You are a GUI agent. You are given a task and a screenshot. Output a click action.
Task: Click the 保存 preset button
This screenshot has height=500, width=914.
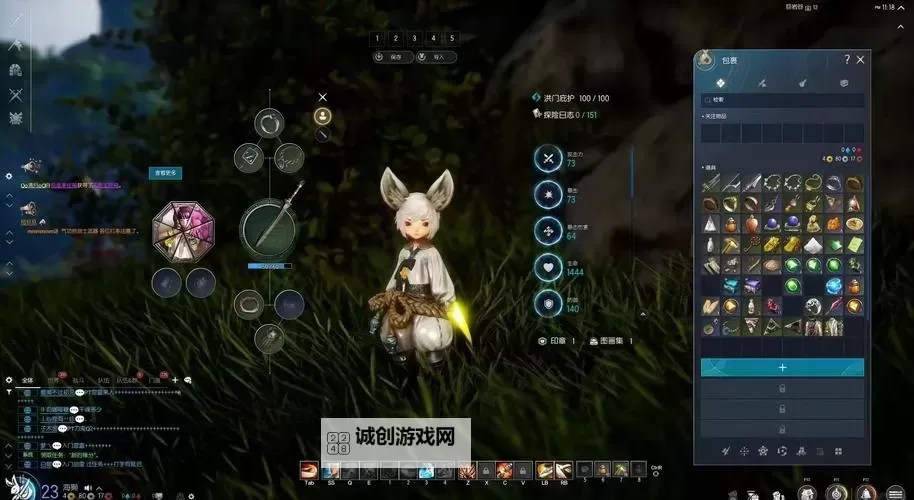pos(393,57)
